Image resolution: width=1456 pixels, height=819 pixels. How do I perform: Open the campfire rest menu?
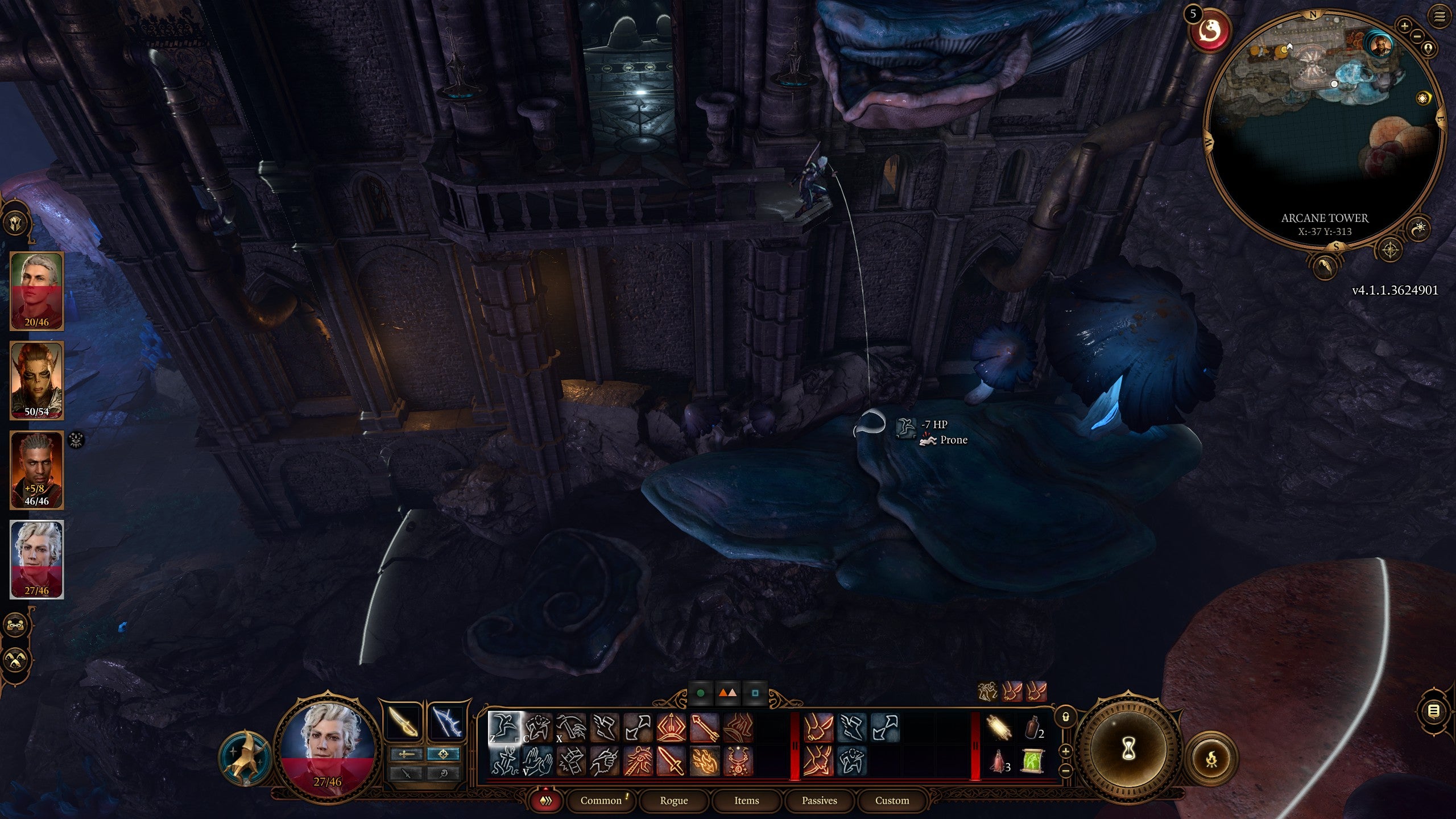tap(1211, 758)
